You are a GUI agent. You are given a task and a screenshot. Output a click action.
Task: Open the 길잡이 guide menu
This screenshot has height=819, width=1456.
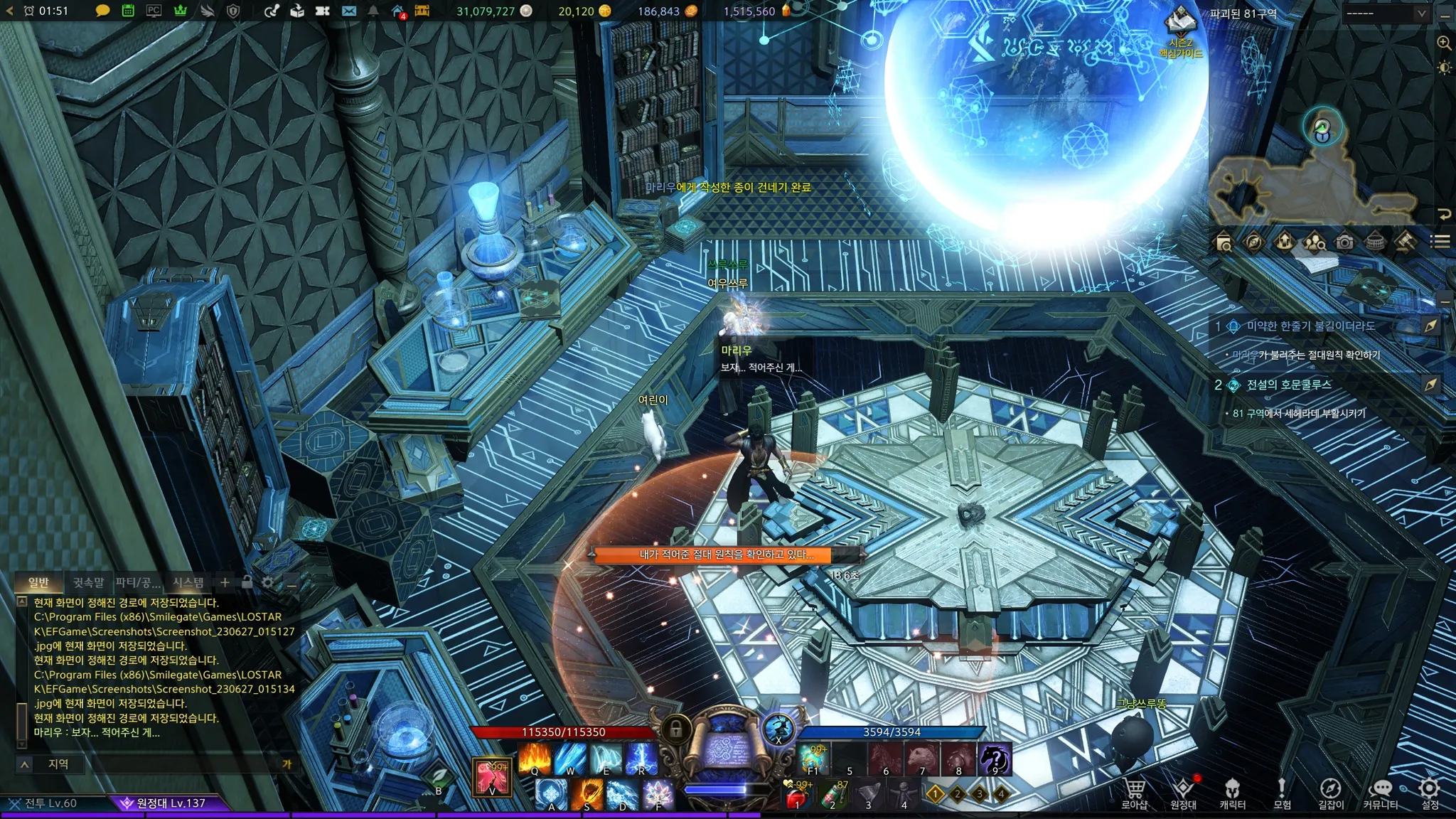(x=1331, y=792)
